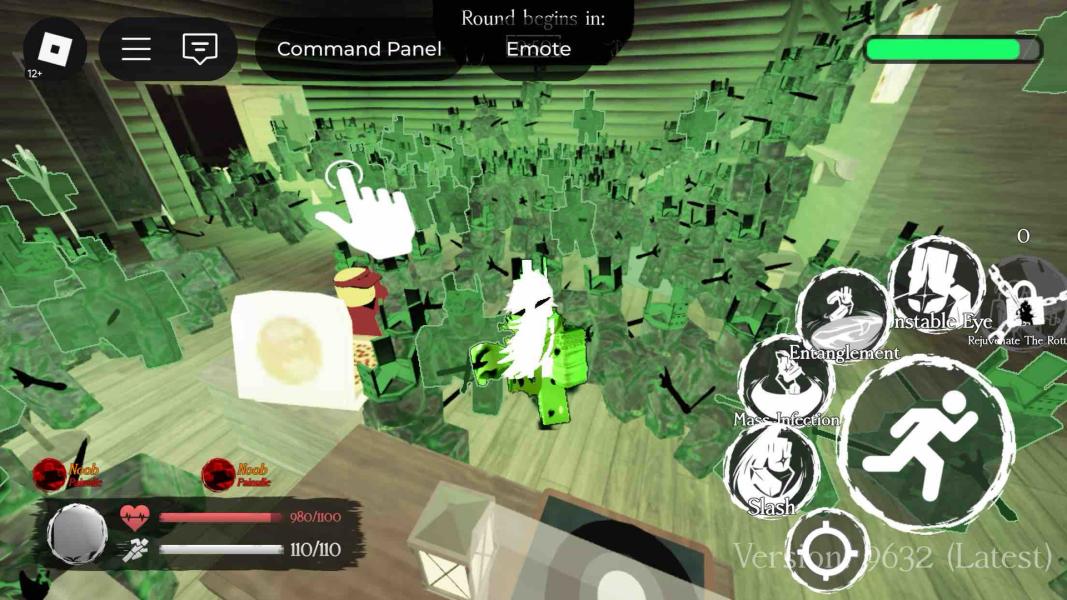Open the Emote menu

click(538, 49)
